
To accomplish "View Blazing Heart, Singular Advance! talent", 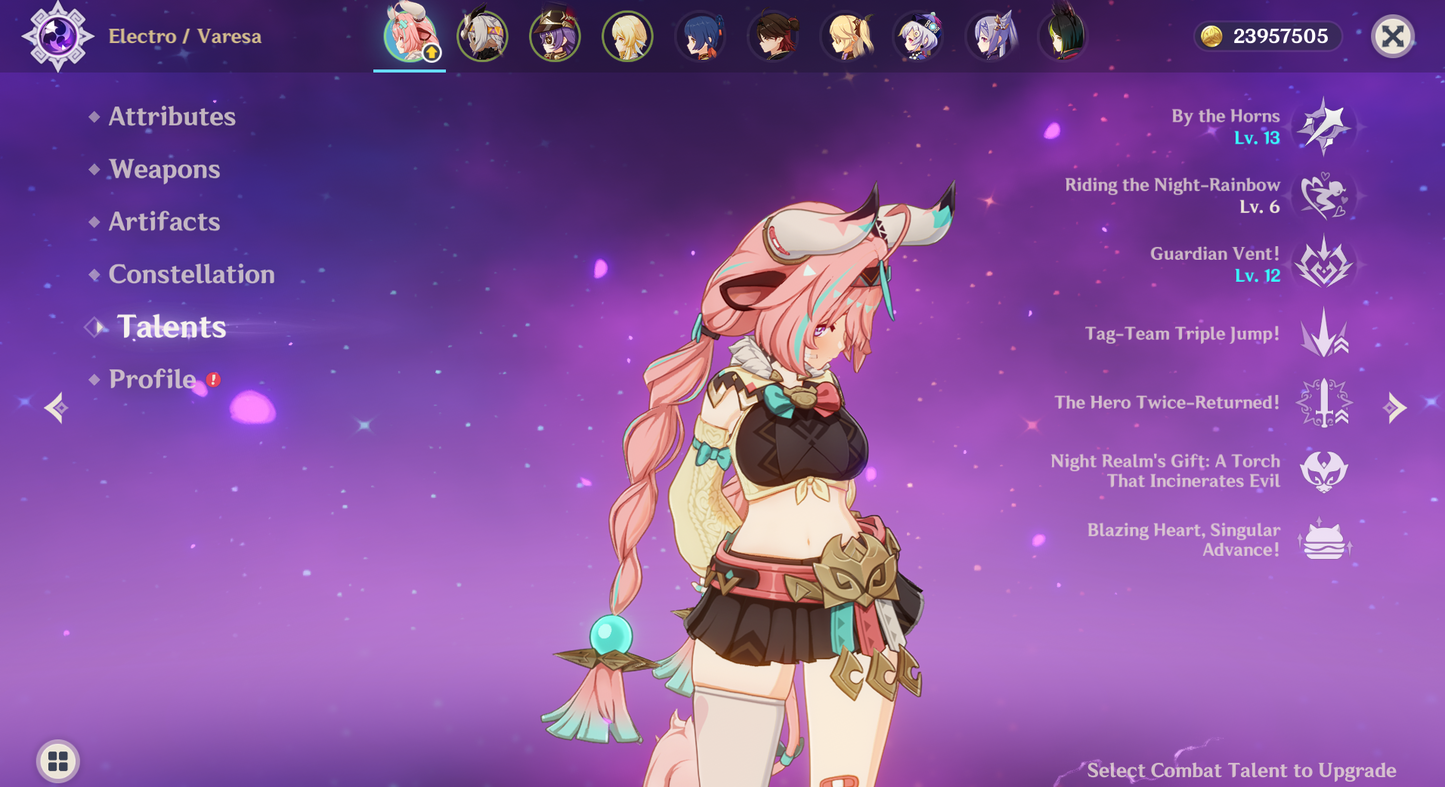I will (1323, 540).
